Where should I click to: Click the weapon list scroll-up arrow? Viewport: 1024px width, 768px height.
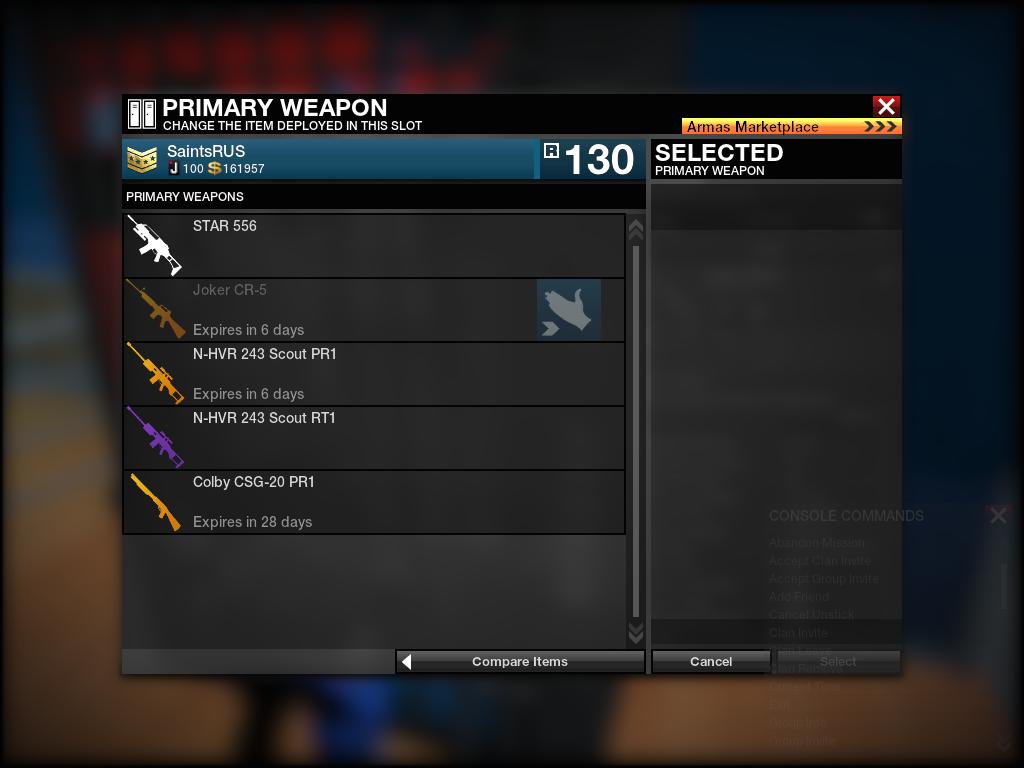pos(635,230)
